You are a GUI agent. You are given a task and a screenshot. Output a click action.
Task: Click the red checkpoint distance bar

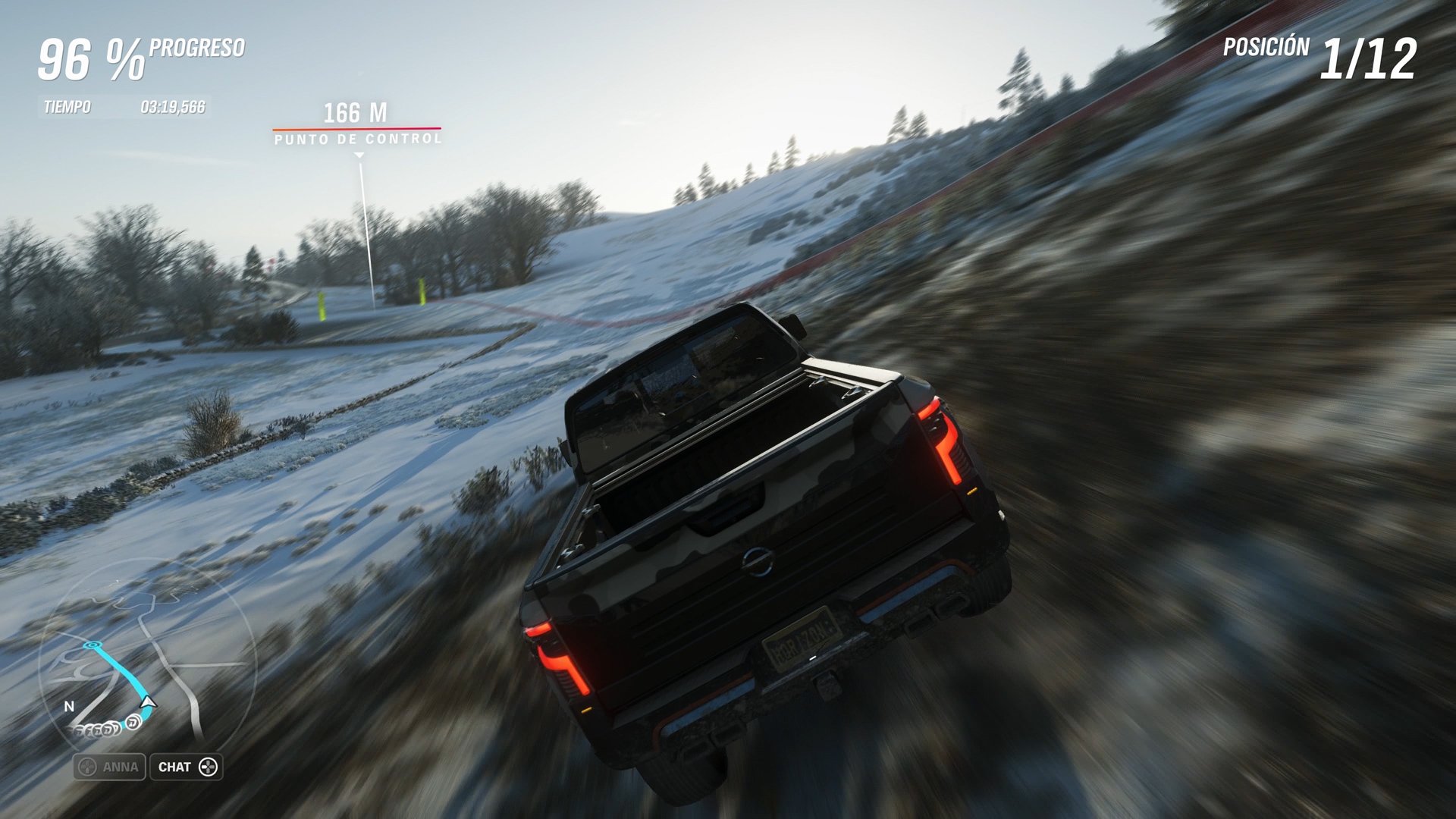point(357,129)
